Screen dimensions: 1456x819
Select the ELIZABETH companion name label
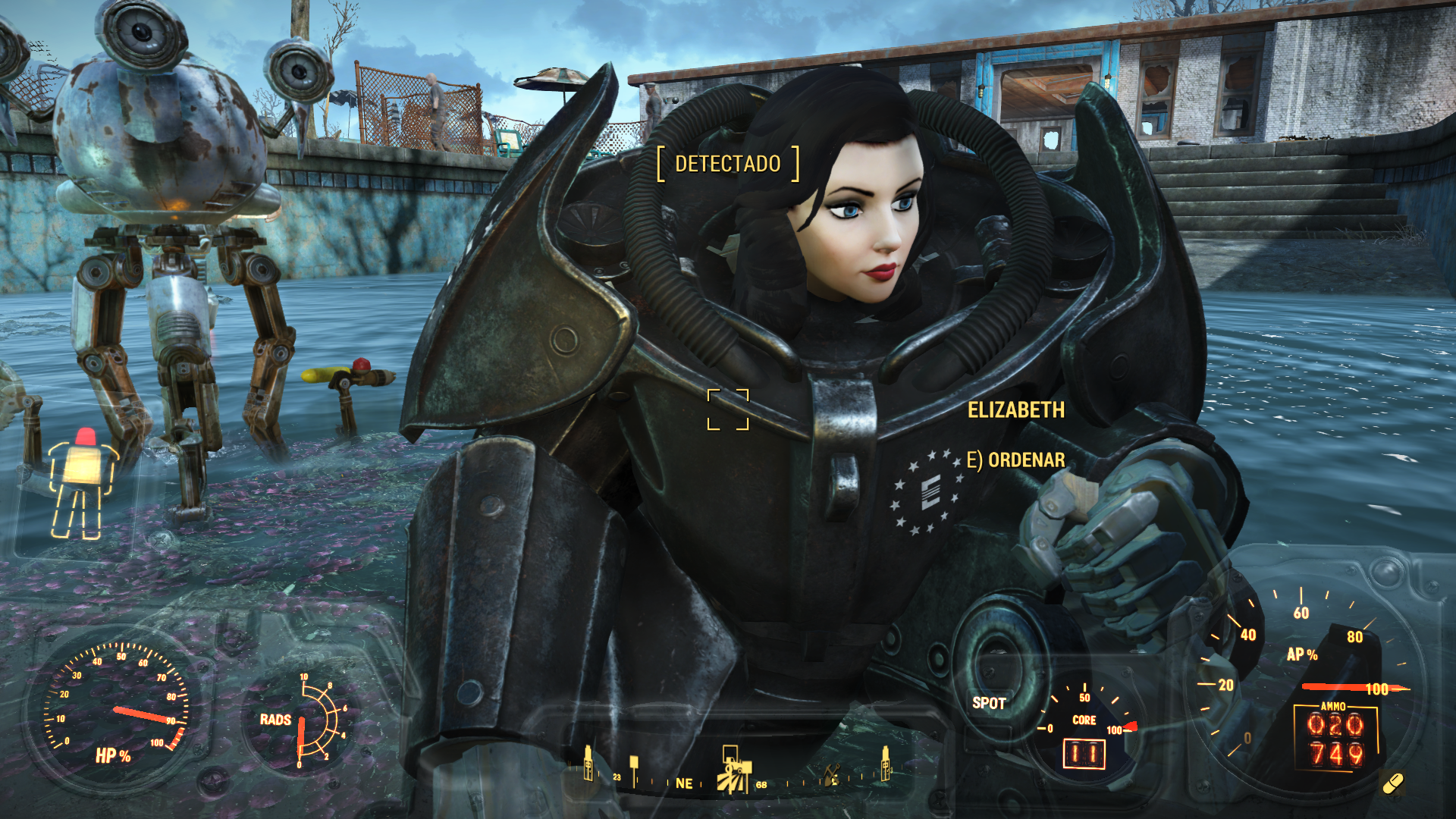pyautogui.click(x=1015, y=410)
